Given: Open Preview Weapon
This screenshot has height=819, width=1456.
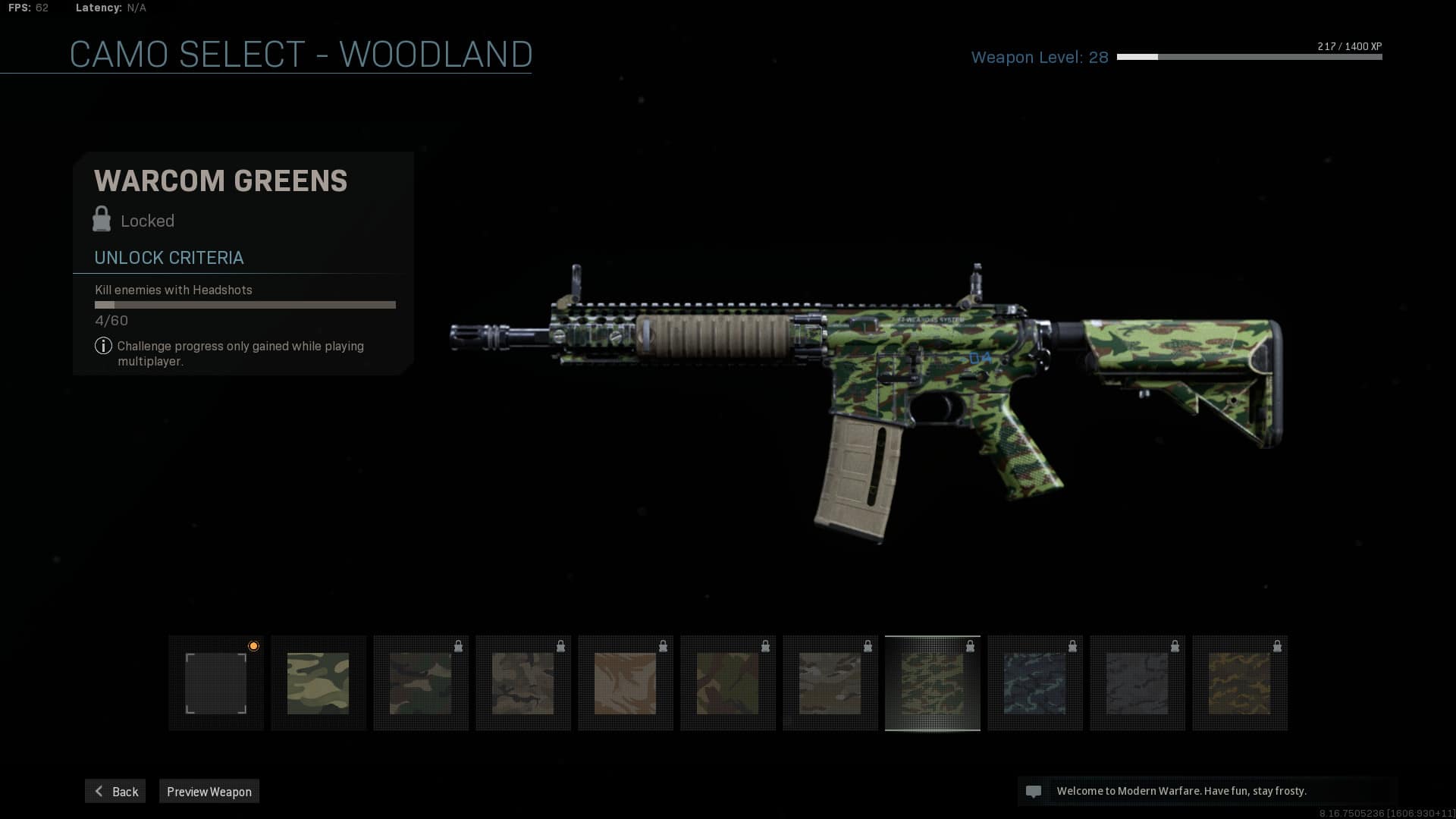Looking at the screenshot, I should click(x=209, y=791).
